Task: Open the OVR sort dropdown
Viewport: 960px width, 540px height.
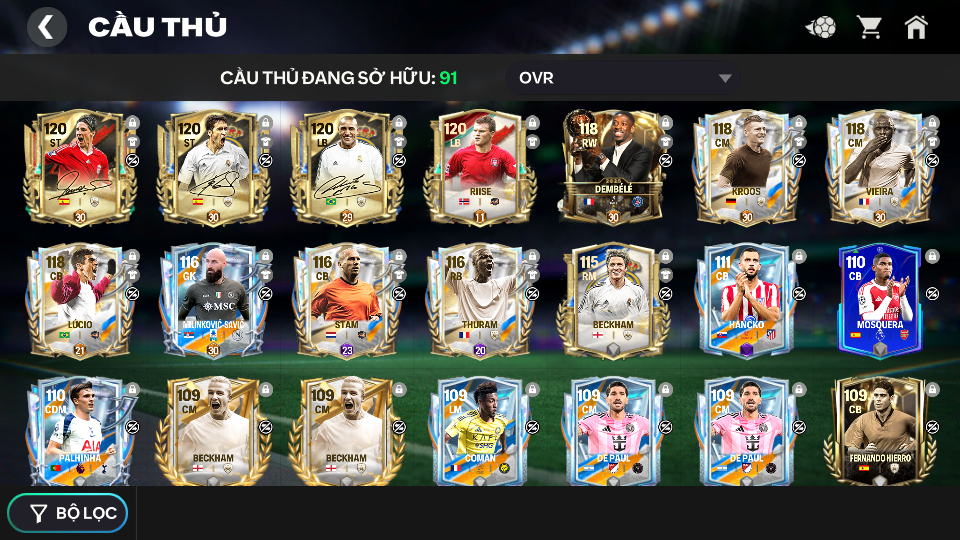Action: [x=625, y=78]
